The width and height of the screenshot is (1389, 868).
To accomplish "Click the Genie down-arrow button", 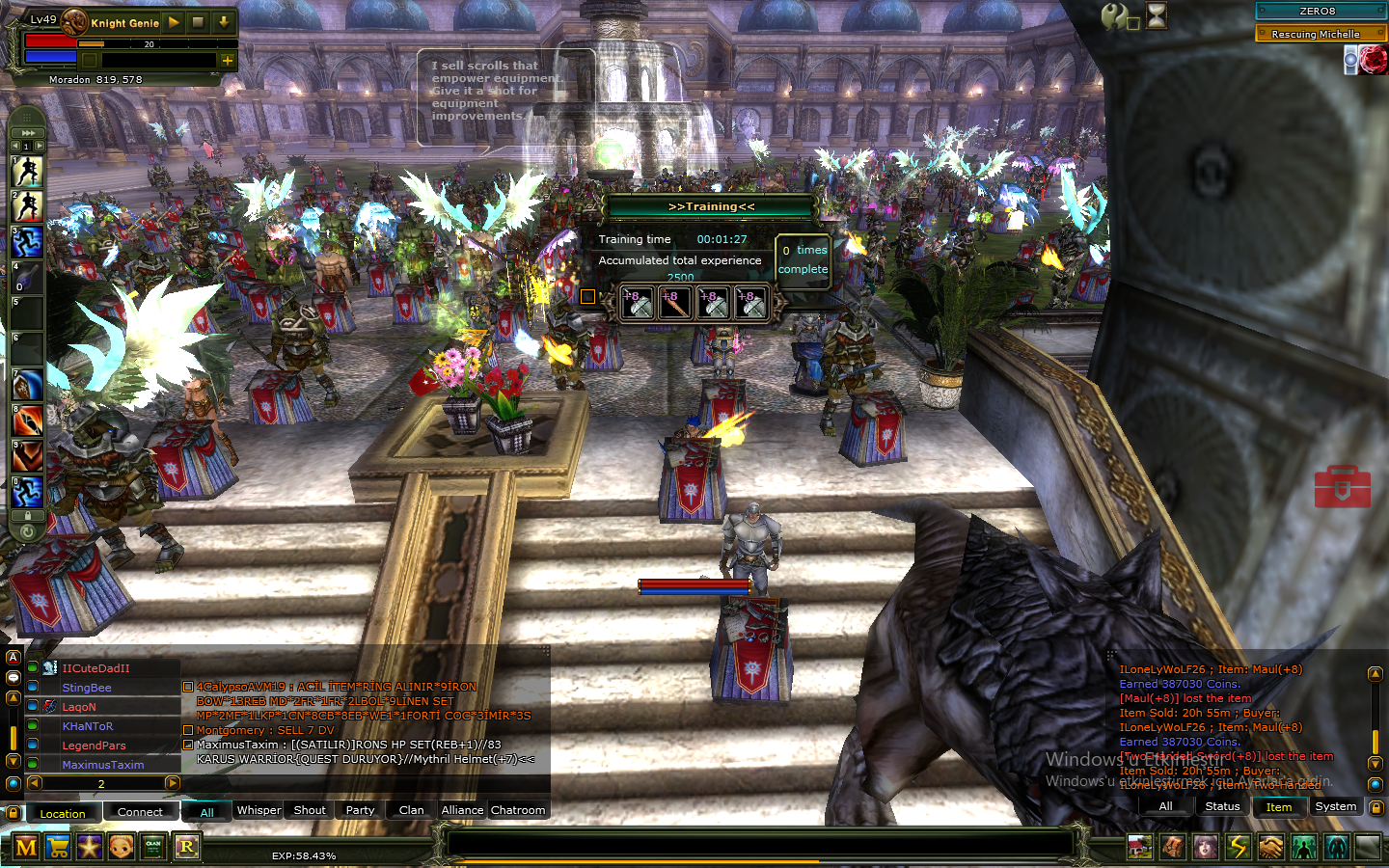I will tap(224, 21).
